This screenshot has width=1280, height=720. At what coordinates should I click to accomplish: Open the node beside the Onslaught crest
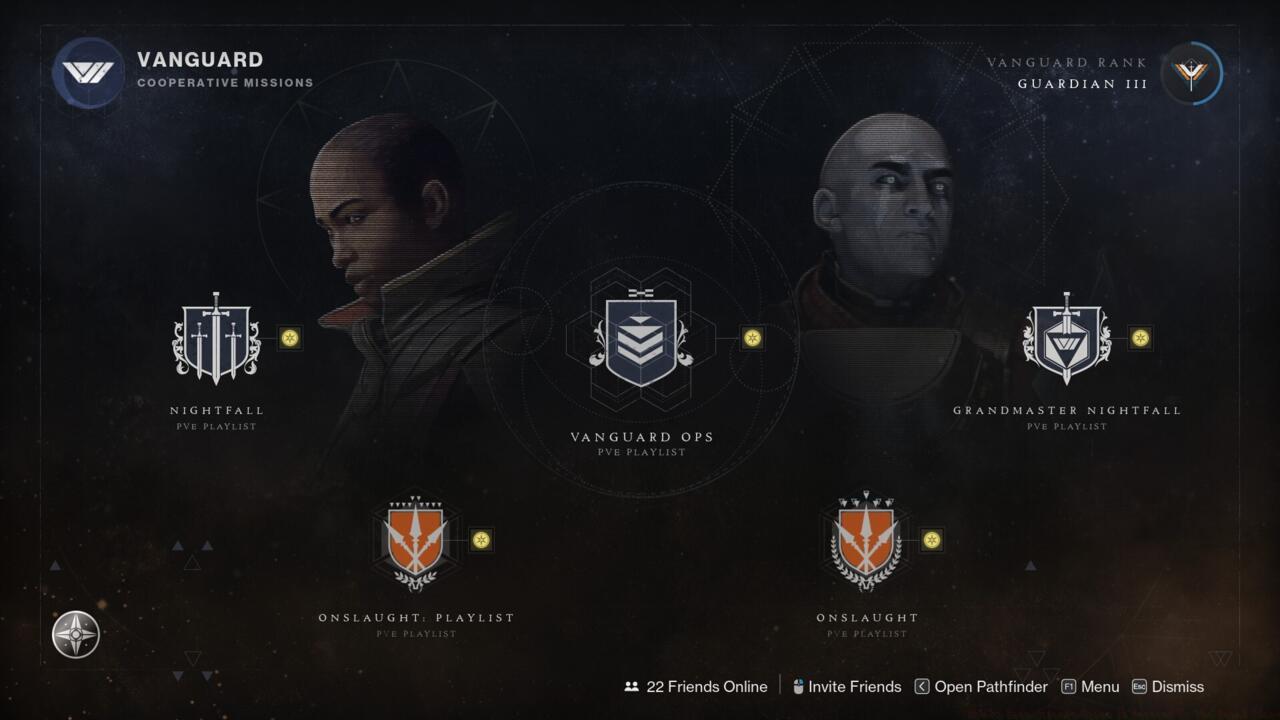pyautogui.click(x=932, y=538)
